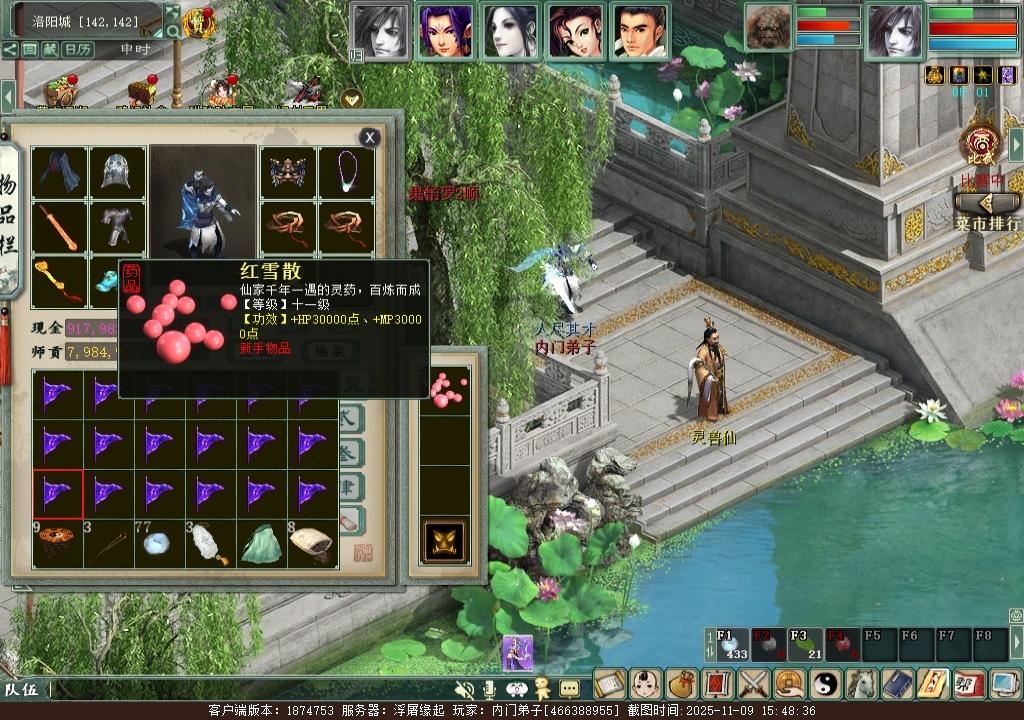Select the grain sack with count 8

[x=312, y=544]
